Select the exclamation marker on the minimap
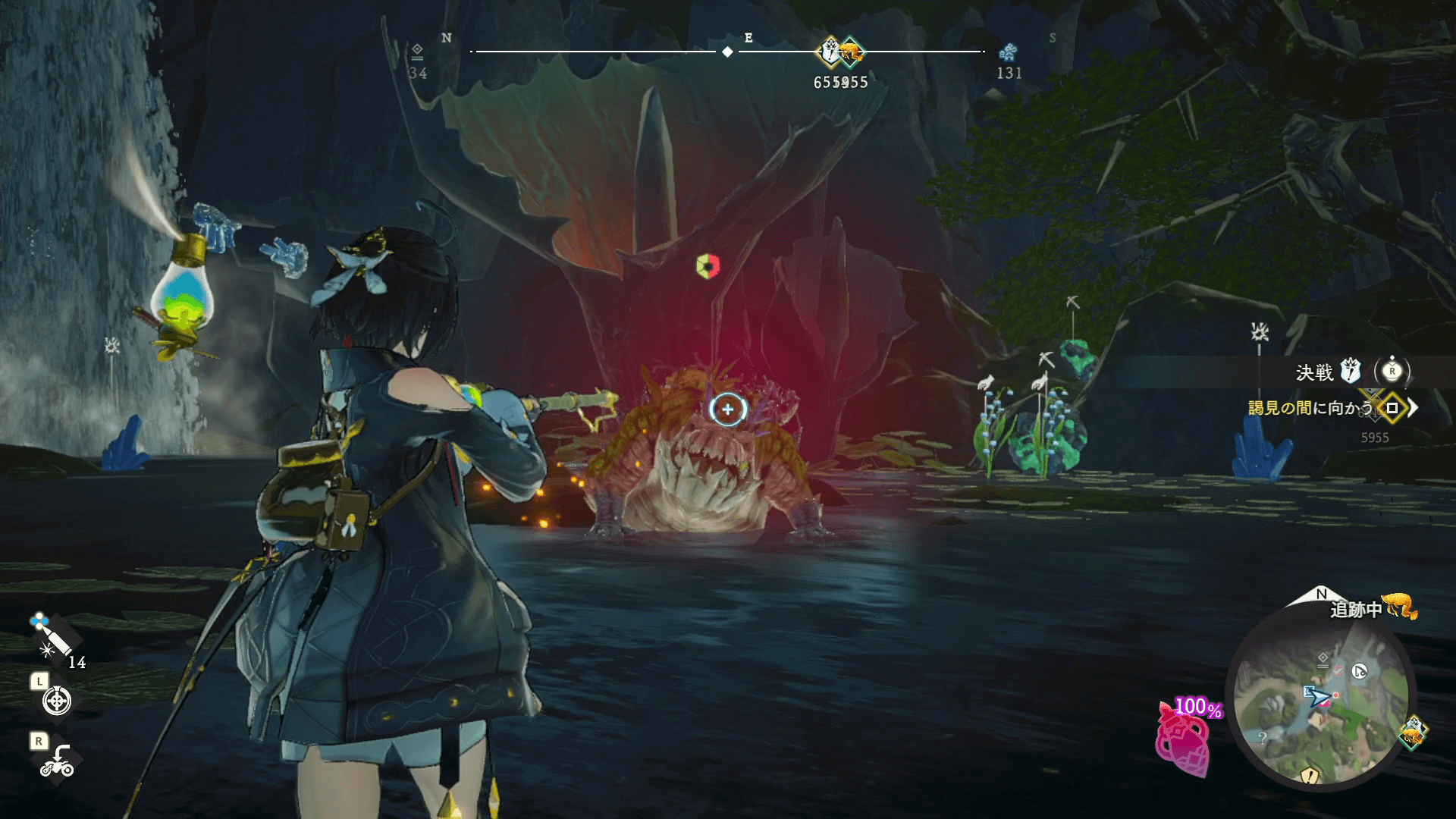 click(1310, 775)
